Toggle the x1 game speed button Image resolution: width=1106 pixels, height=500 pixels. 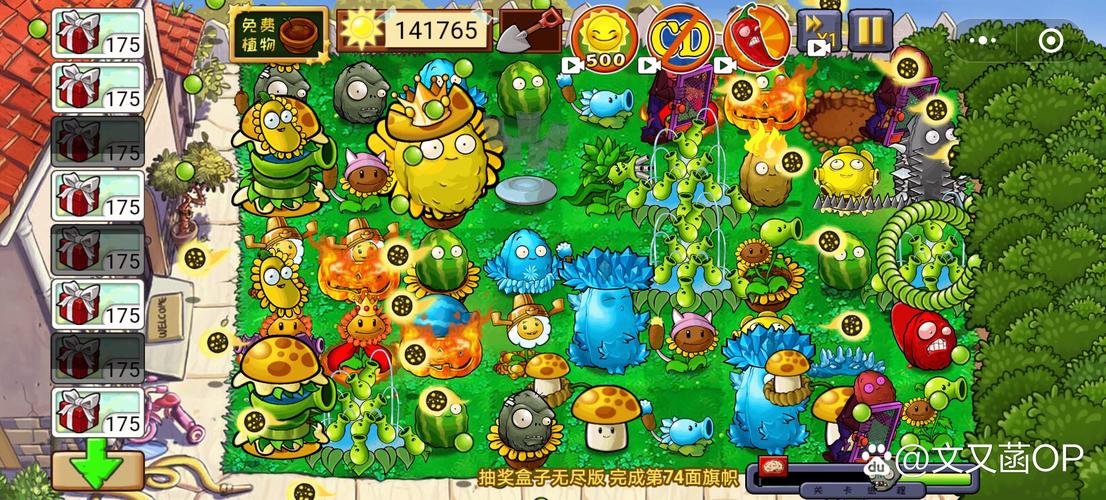tap(818, 33)
